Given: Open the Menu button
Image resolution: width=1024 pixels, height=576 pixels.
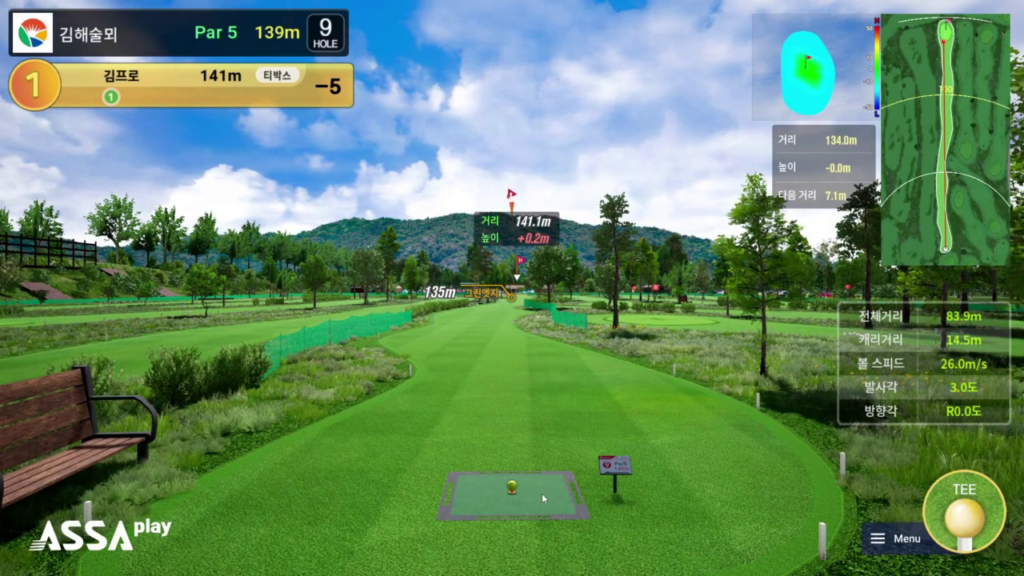Looking at the screenshot, I should click(897, 539).
